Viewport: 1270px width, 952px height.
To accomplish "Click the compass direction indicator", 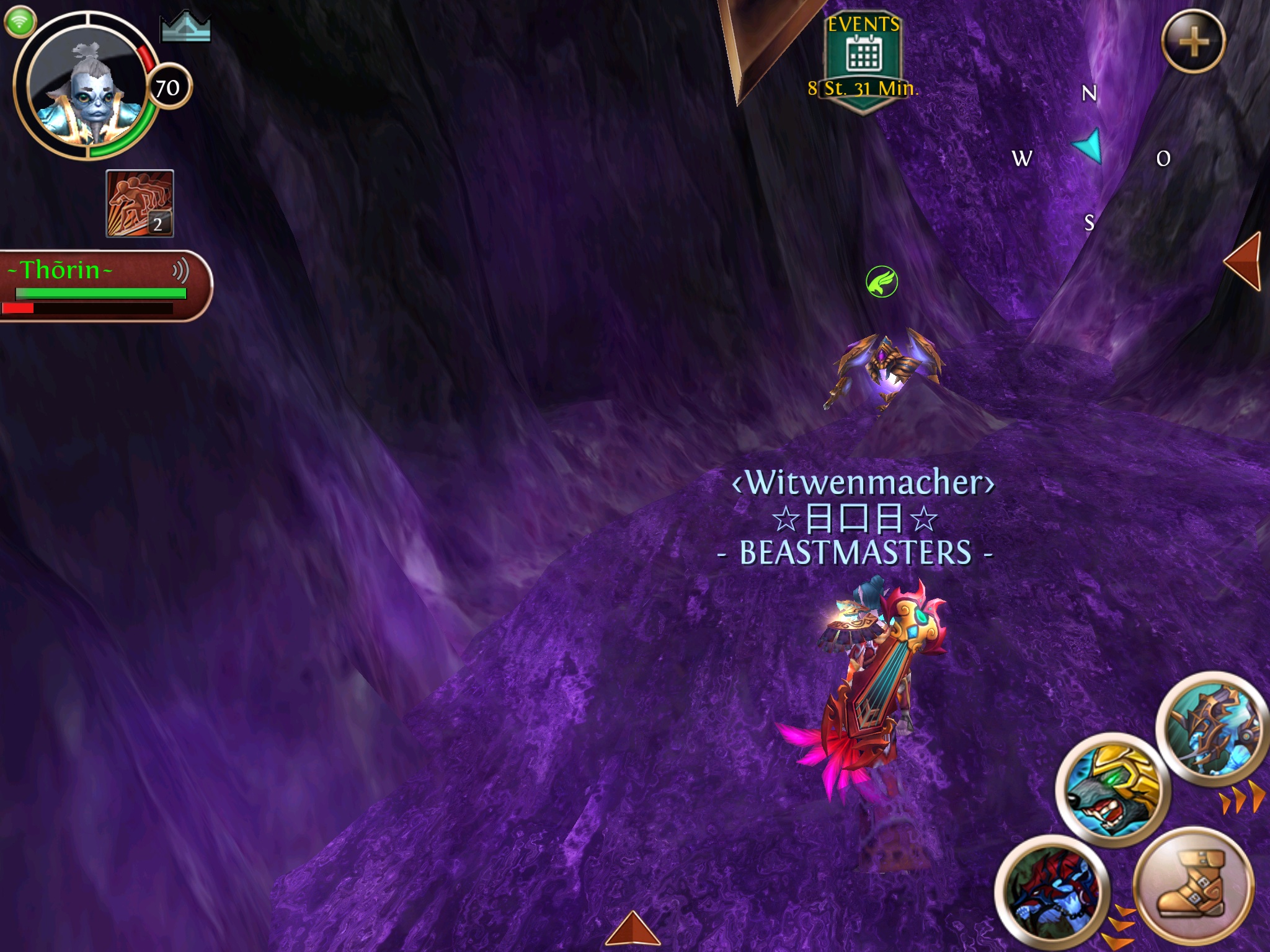I will [x=1090, y=148].
